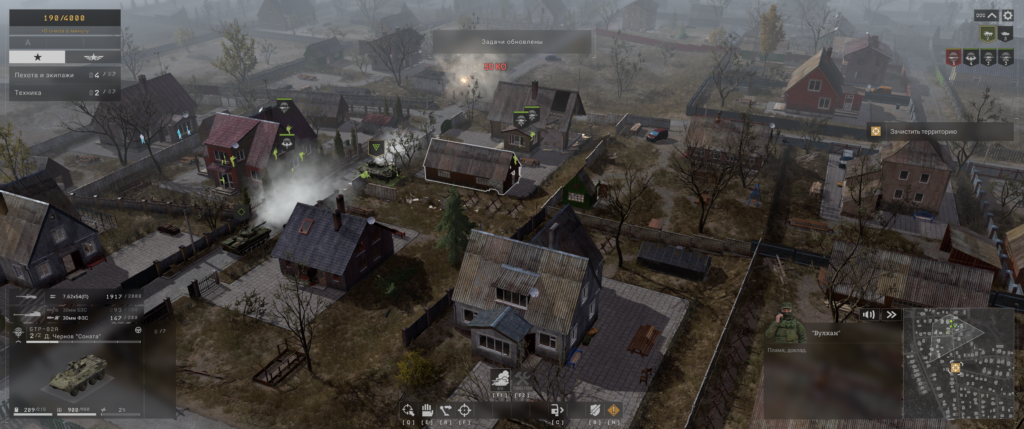Open the 'Техника' row
Image resolution: width=1024 pixels, height=429 pixels.
coord(60,92)
